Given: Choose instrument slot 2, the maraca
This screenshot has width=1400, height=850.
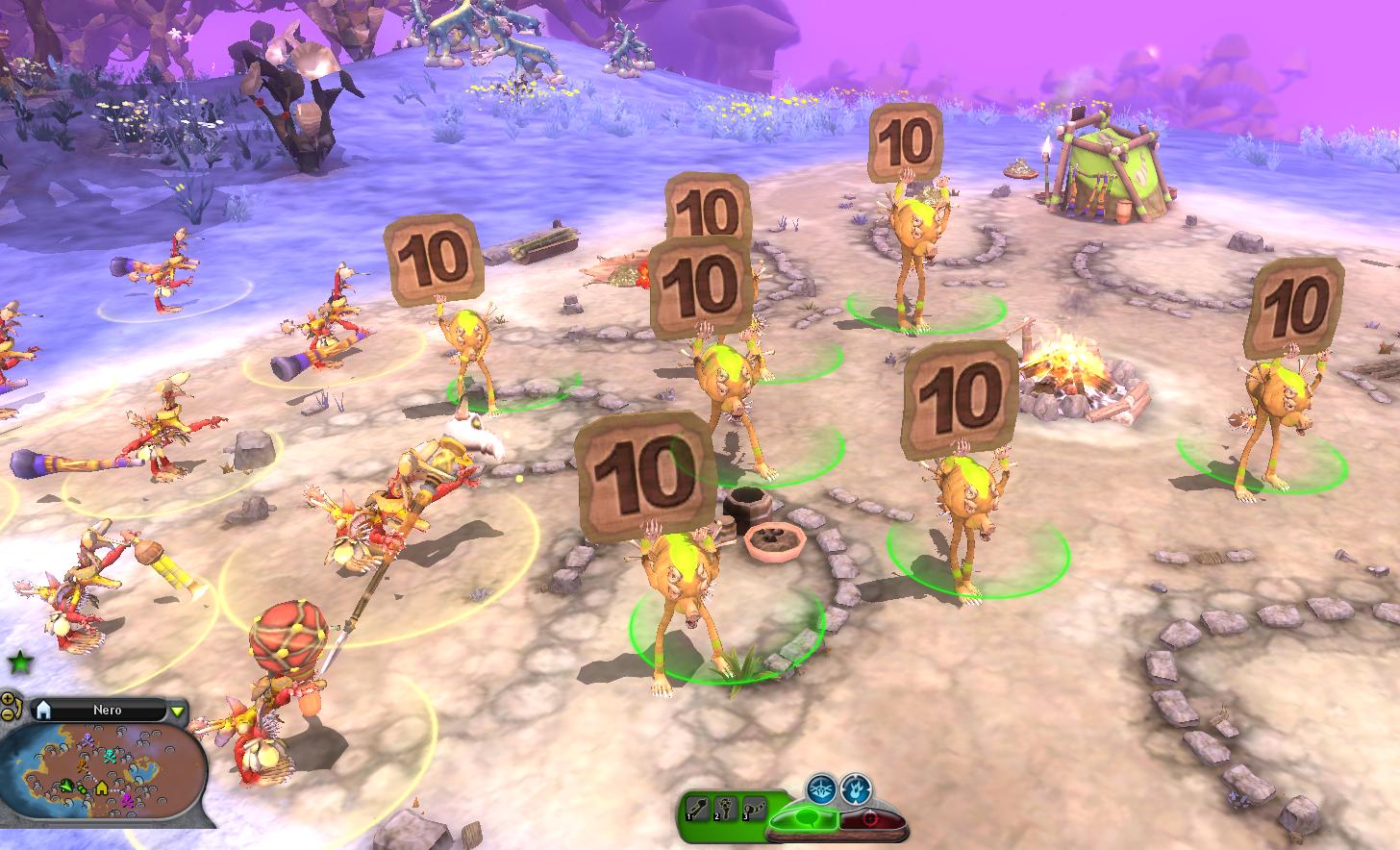Looking at the screenshot, I should (x=726, y=811).
